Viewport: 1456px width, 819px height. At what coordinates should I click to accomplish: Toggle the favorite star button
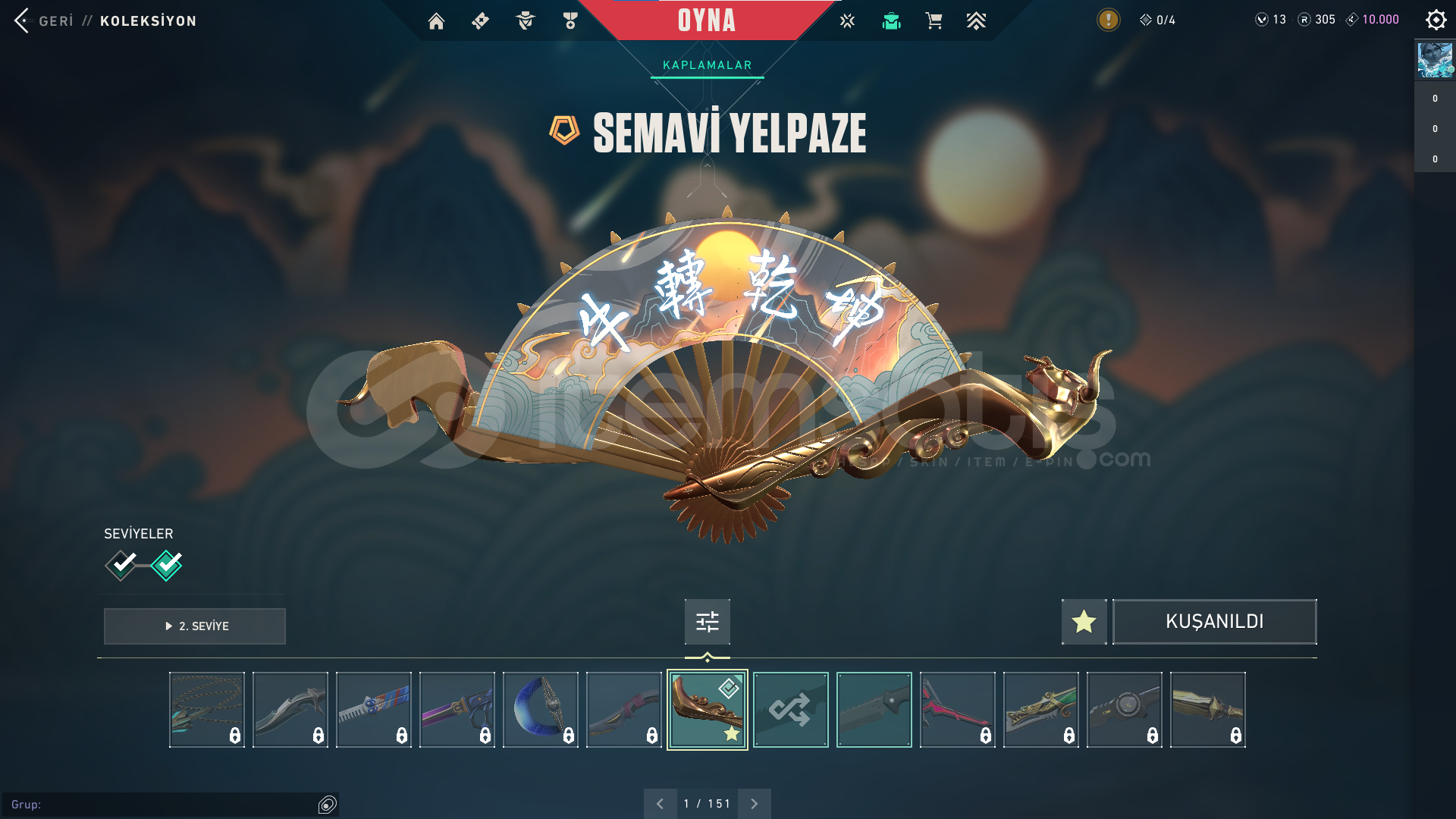click(1084, 622)
